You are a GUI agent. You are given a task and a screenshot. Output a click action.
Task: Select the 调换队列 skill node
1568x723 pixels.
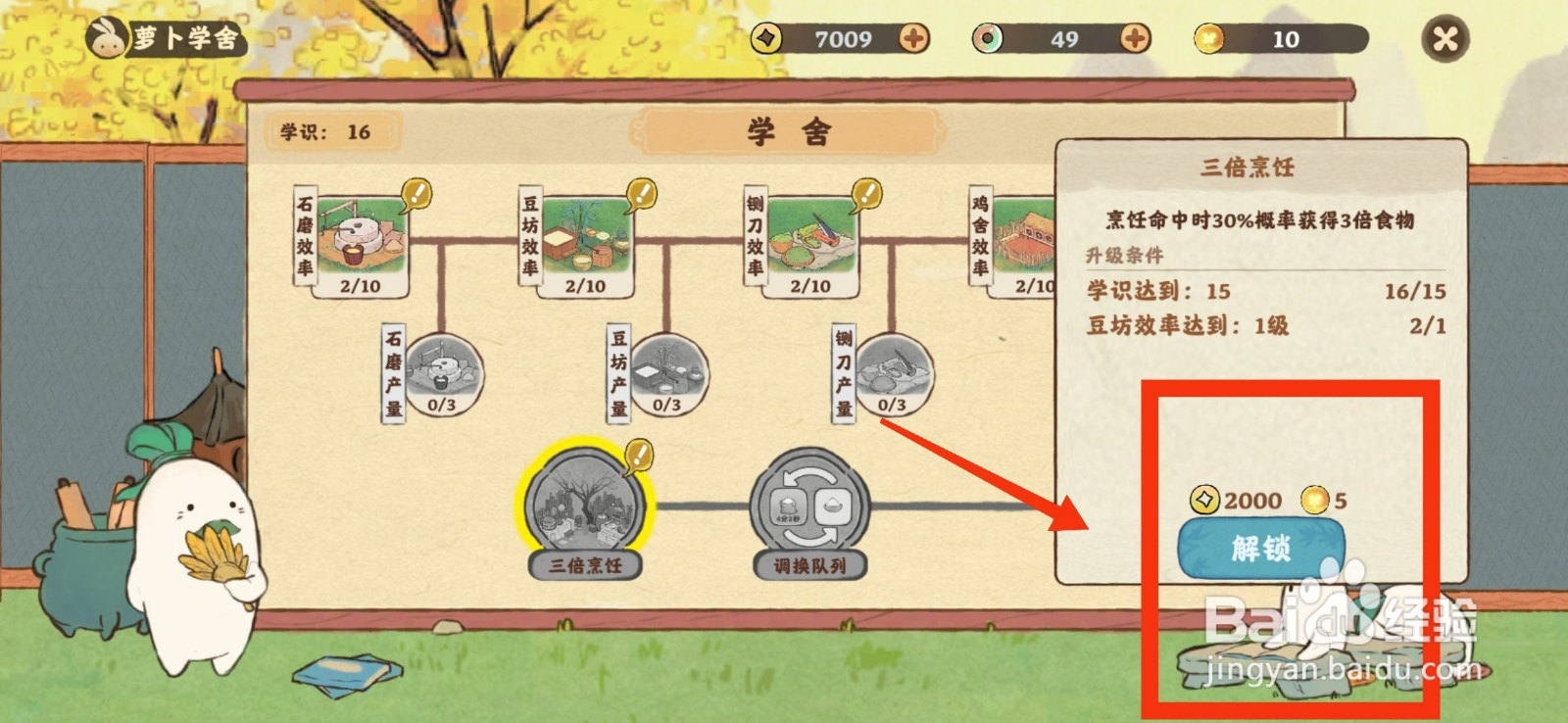[x=804, y=505]
